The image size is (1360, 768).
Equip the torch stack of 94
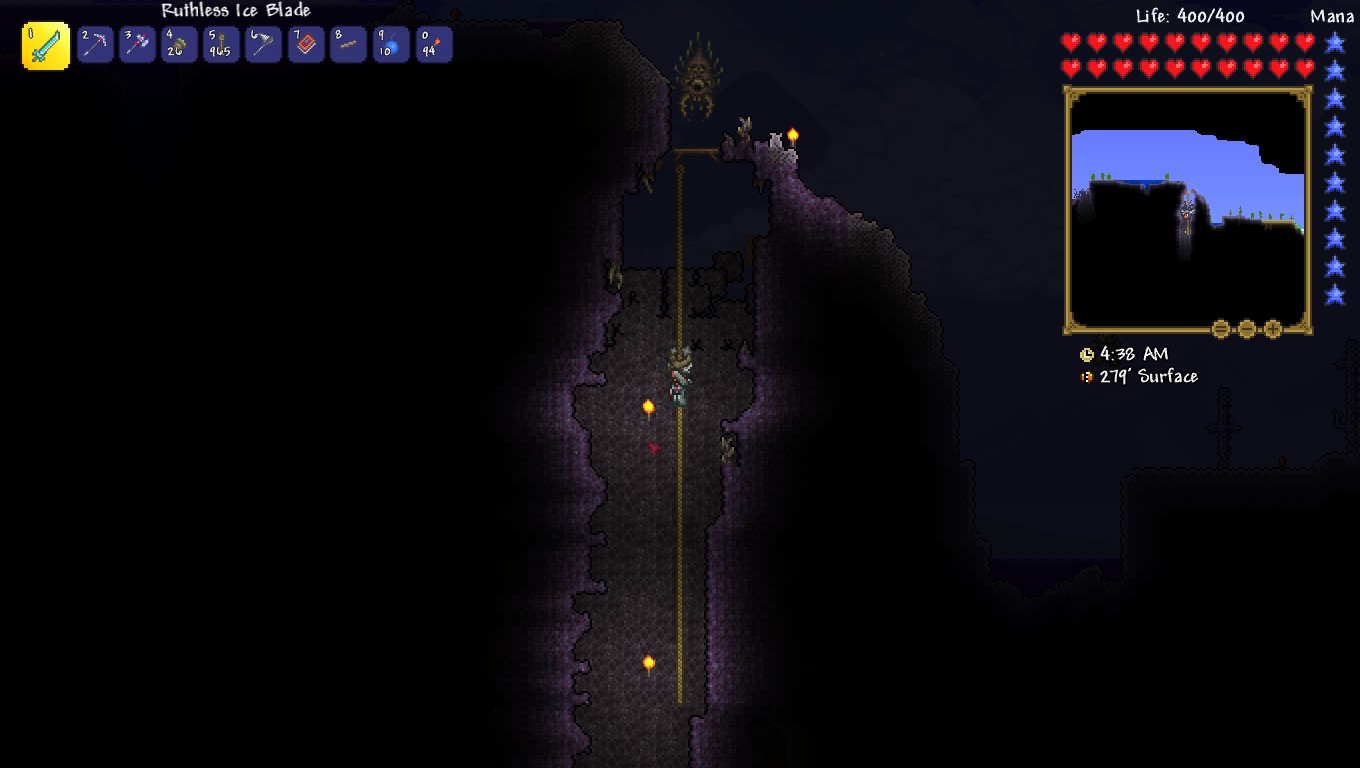pos(433,45)
